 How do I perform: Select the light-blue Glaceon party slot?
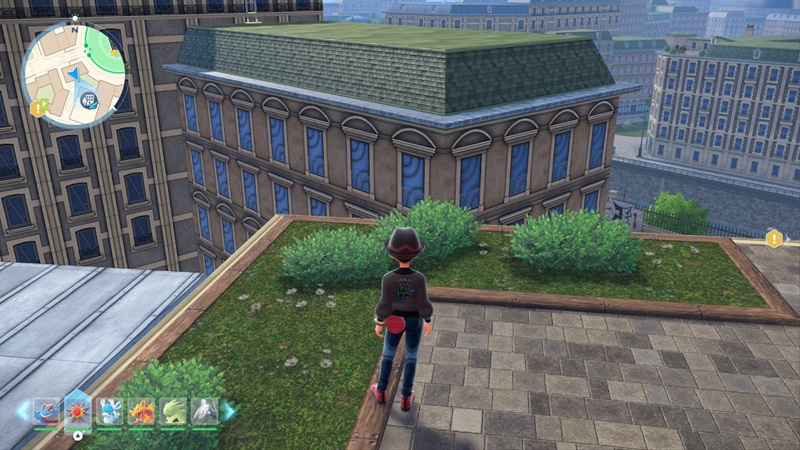pos(110,411)
